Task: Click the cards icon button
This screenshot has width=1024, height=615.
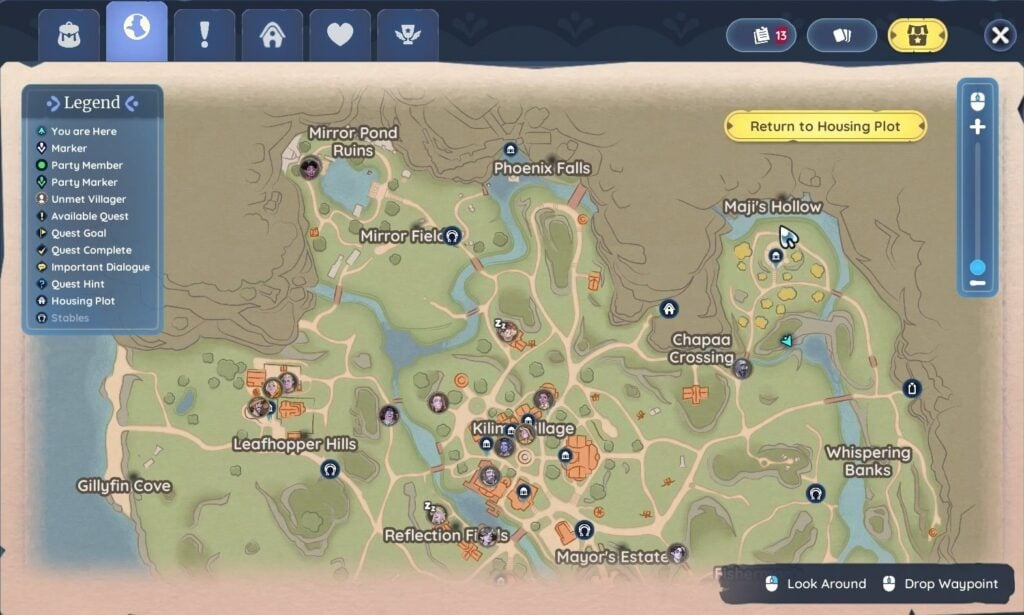Action: pos(842,36)
